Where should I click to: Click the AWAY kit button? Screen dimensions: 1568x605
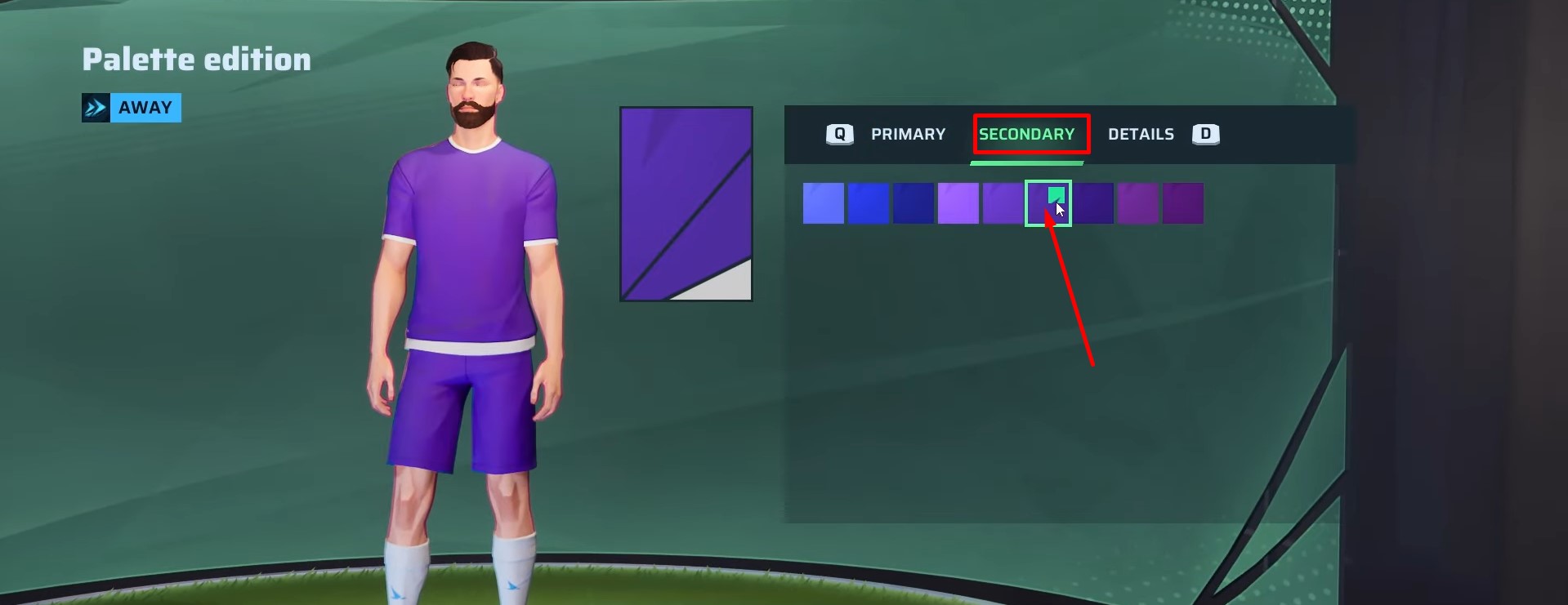tap(145, 107)
